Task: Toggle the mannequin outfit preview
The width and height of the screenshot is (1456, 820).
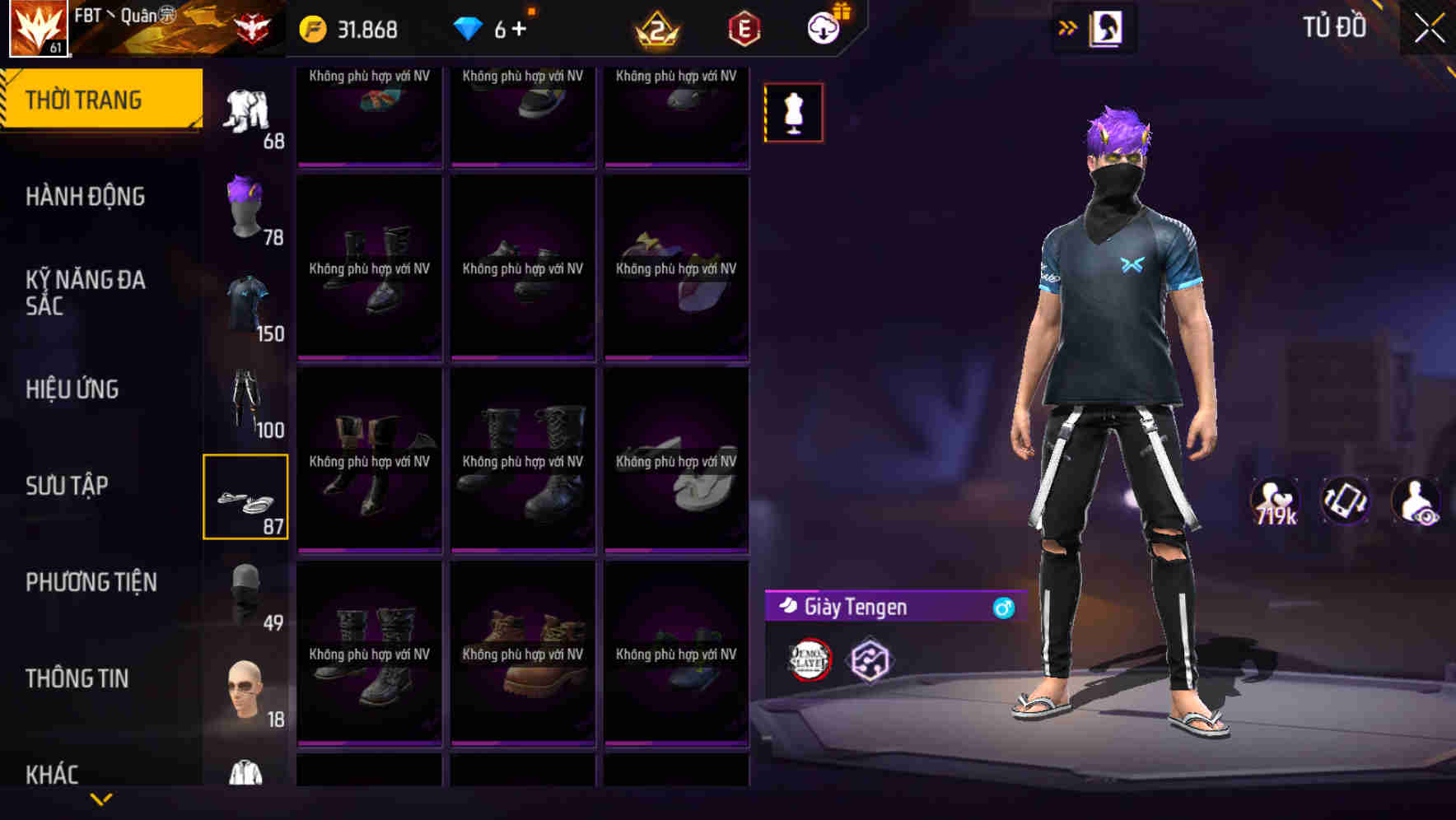Action: point(793,112)
